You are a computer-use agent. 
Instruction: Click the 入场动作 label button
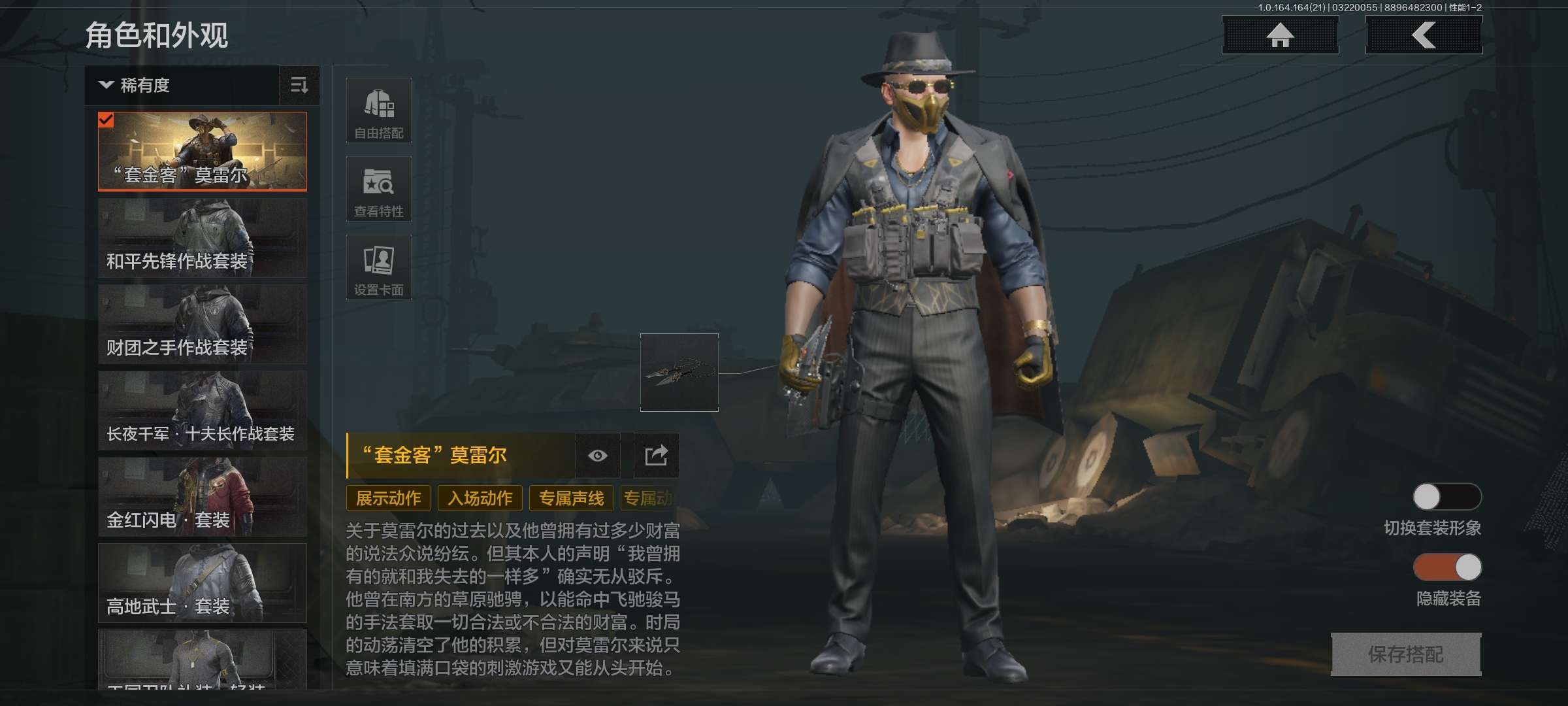tap(480, 497)
